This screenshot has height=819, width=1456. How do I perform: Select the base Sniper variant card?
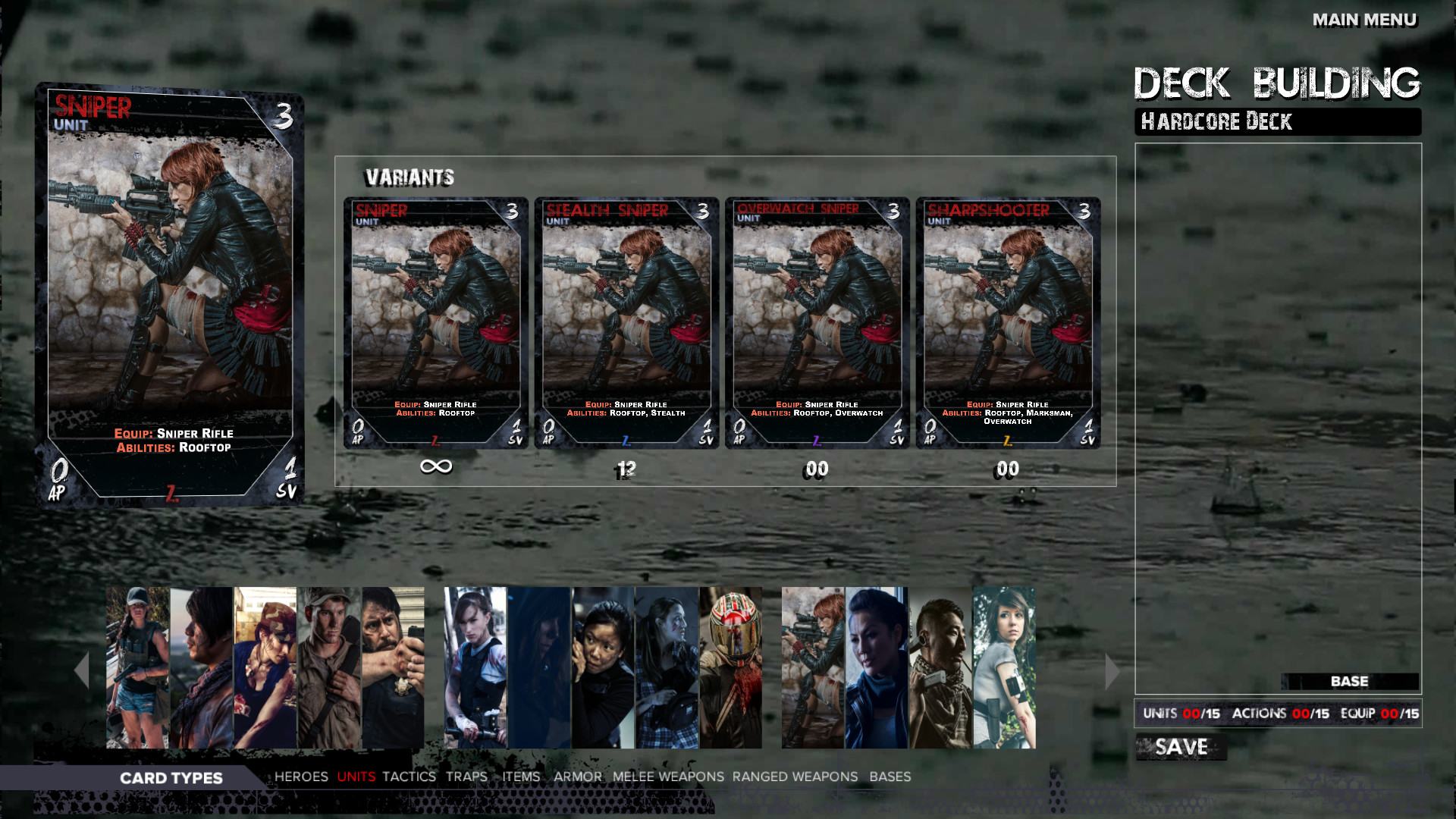pyautogui.click(x=435, y=323)
